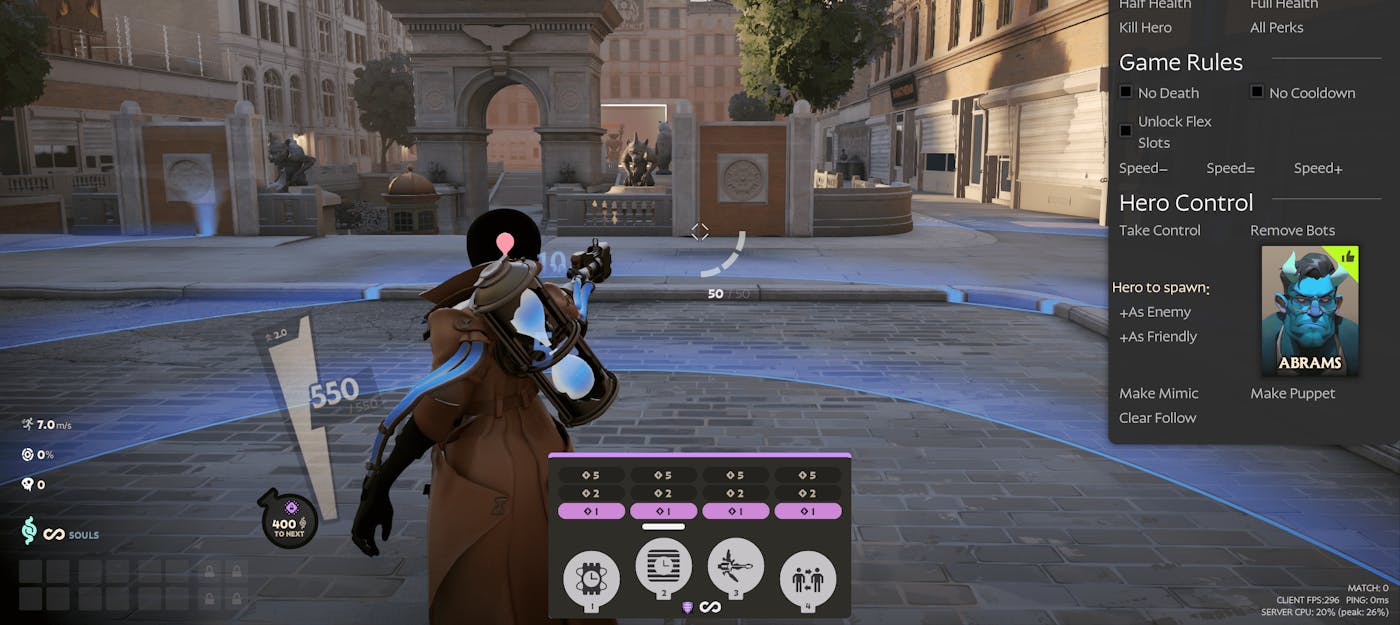Image resolution: width=1400 pixels, height=625 pixels.
Task: Toggle the No Cooldown checkbox
Action: tap(1257, 92)
